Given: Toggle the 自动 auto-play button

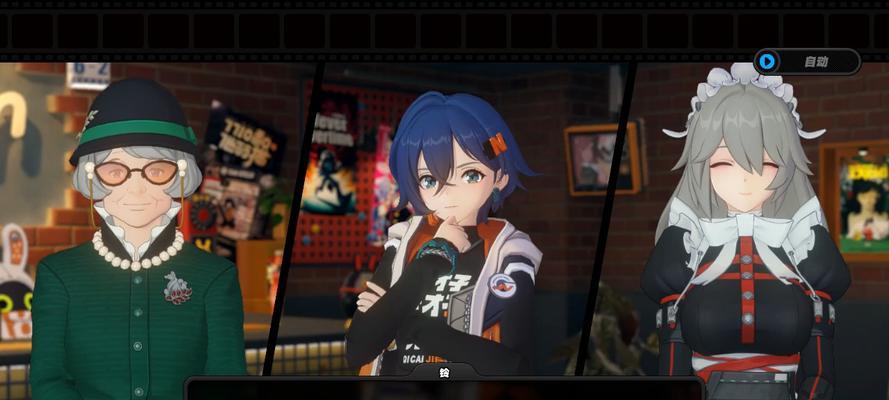Looking at the screenshot, I should (x=806, y=62).
